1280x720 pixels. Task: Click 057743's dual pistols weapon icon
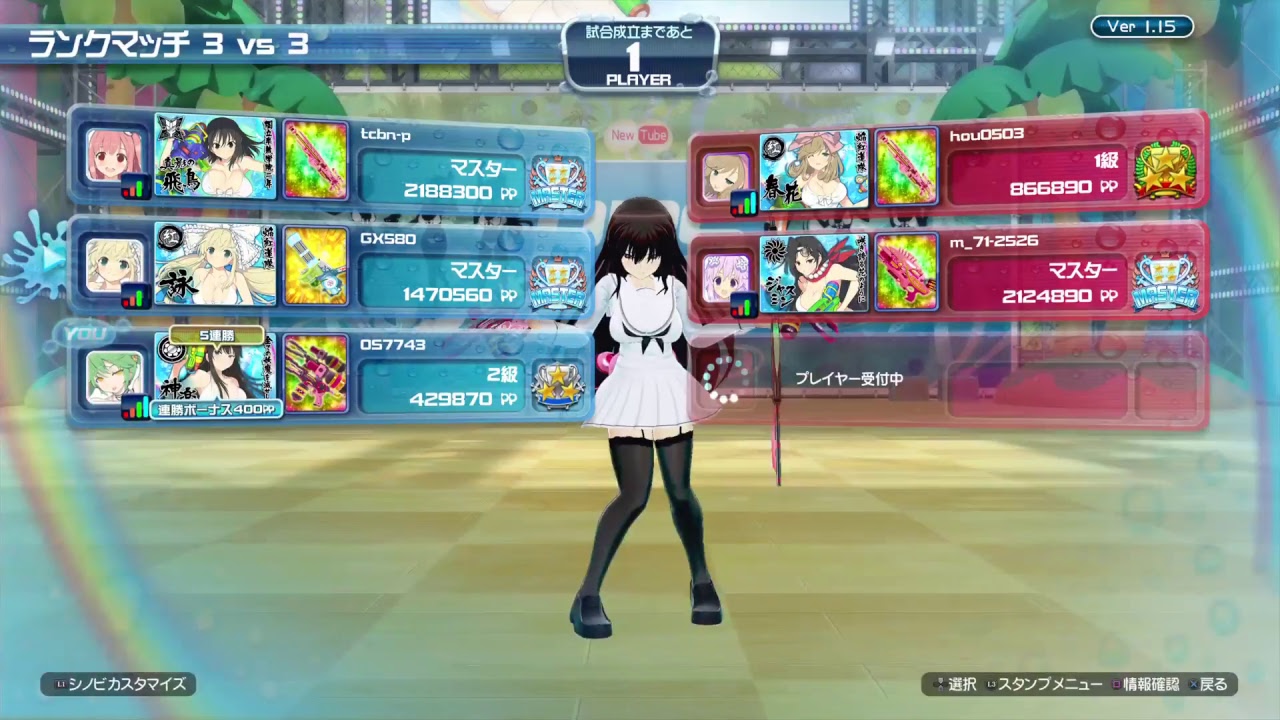(x=317, y=375)
